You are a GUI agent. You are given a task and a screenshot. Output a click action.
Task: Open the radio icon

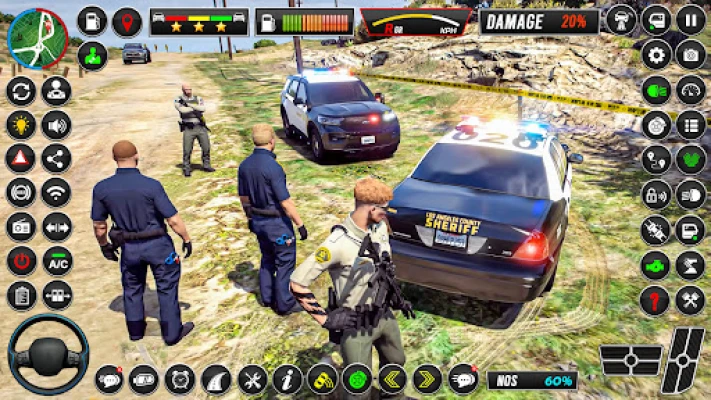tap(21, 226)
